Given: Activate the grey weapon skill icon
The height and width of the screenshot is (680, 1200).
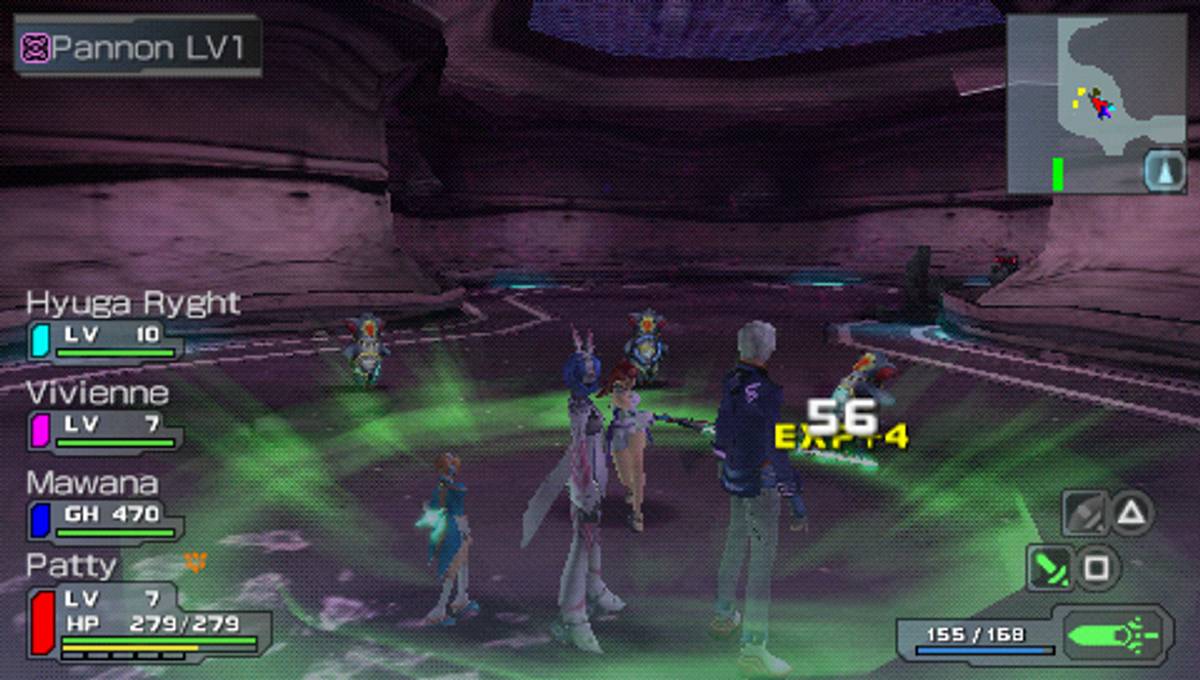Looking at the screenshot, I should [x=1084, y=513].
